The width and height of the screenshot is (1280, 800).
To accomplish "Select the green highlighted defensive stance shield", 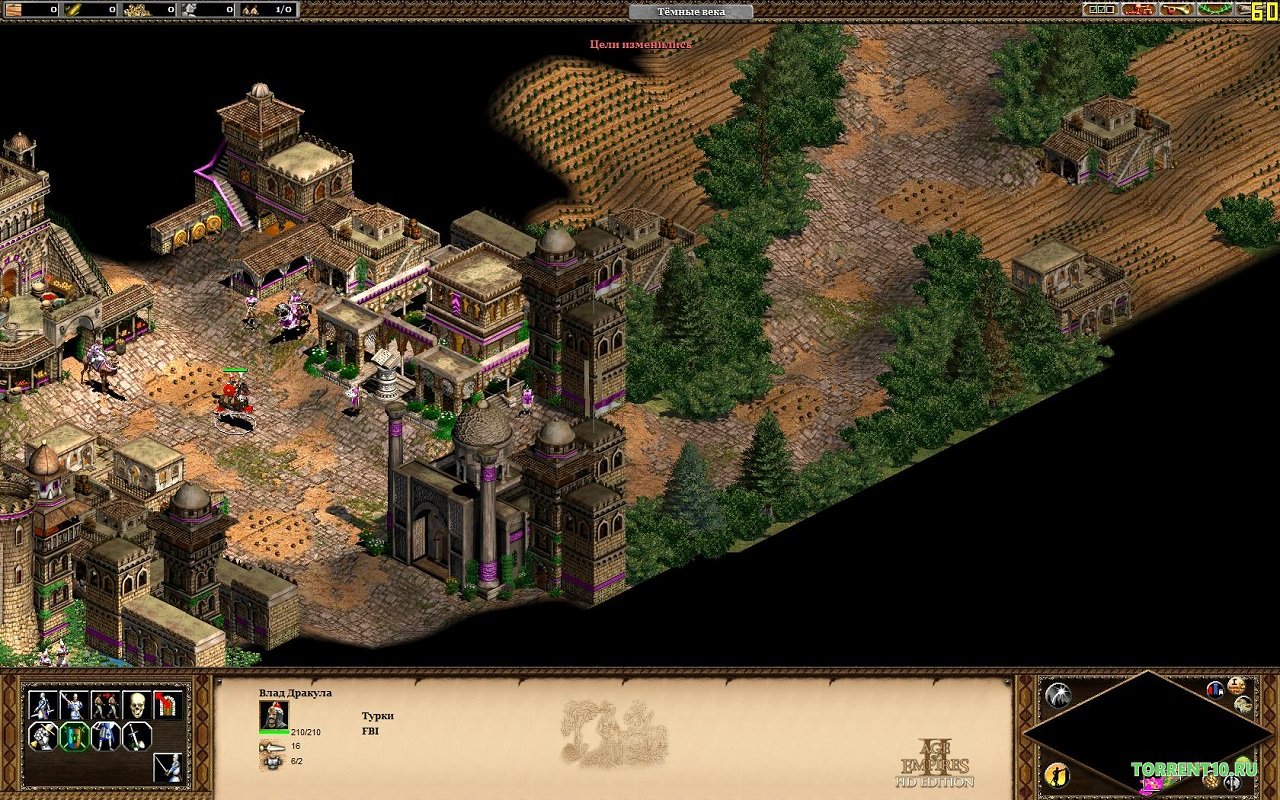I will coord(73,737).
